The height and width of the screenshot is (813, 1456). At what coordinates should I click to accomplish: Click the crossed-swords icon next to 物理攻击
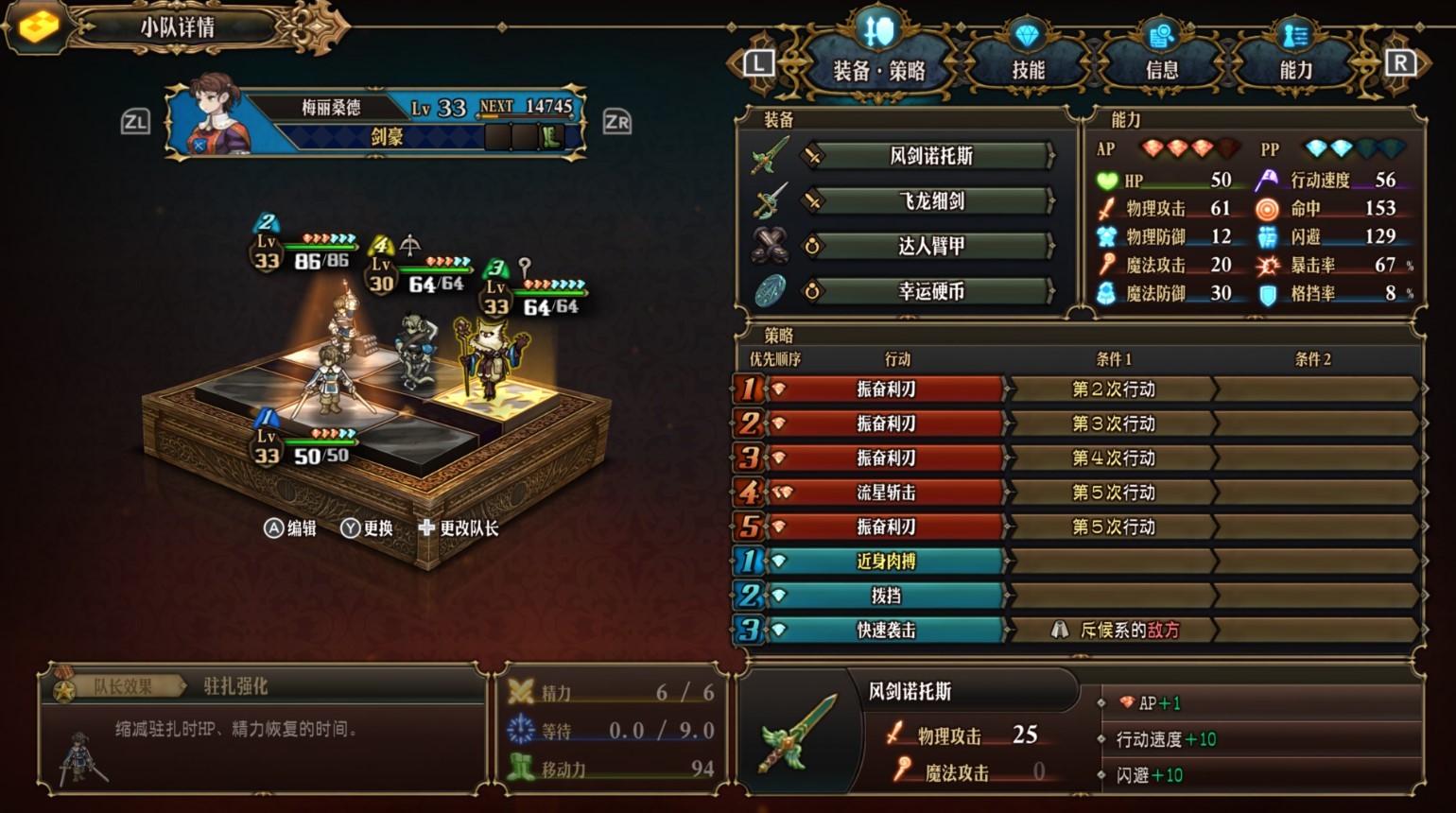1108,209
